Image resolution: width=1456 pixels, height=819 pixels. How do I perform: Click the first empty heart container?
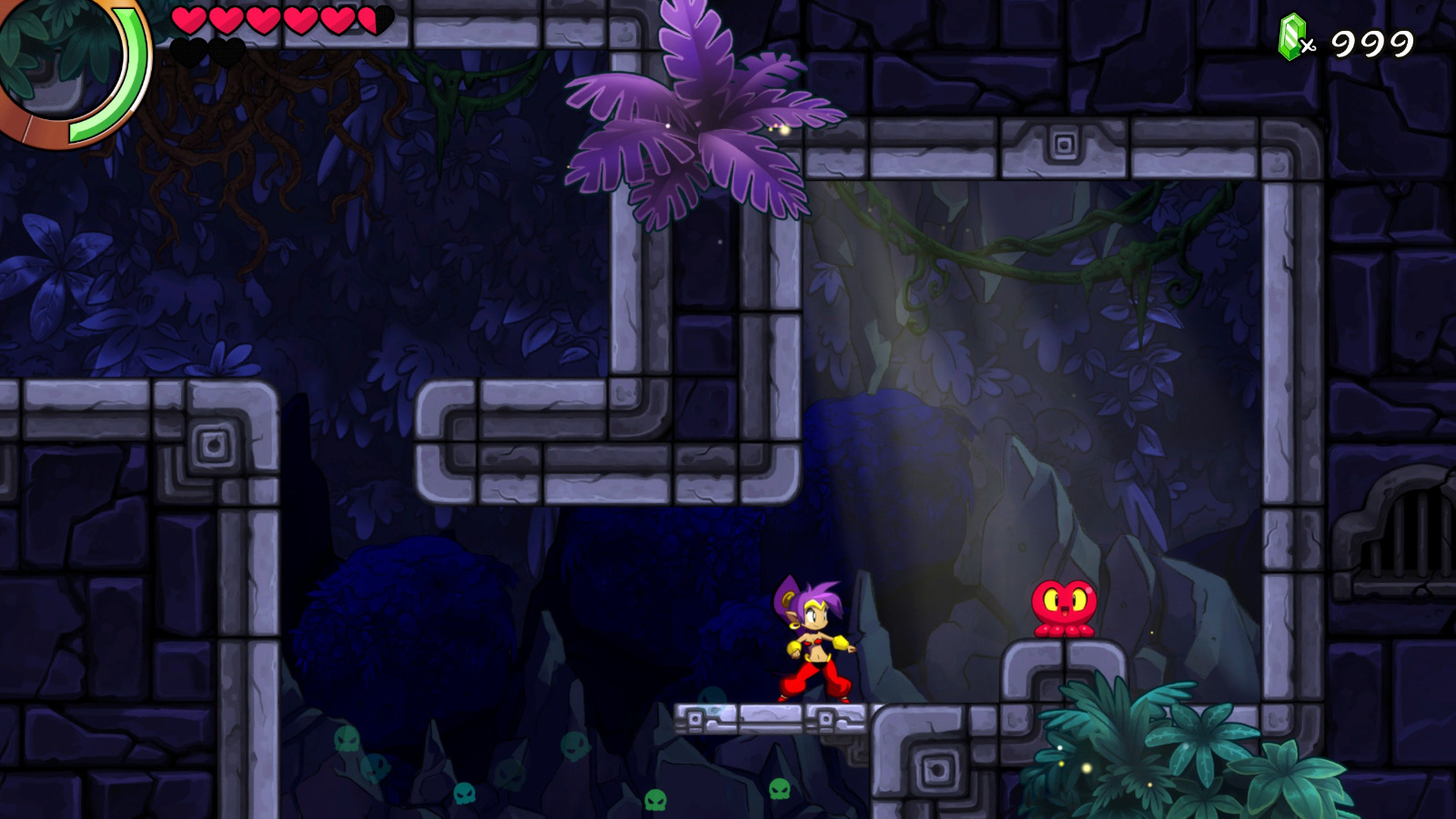[x=188, y=51]
